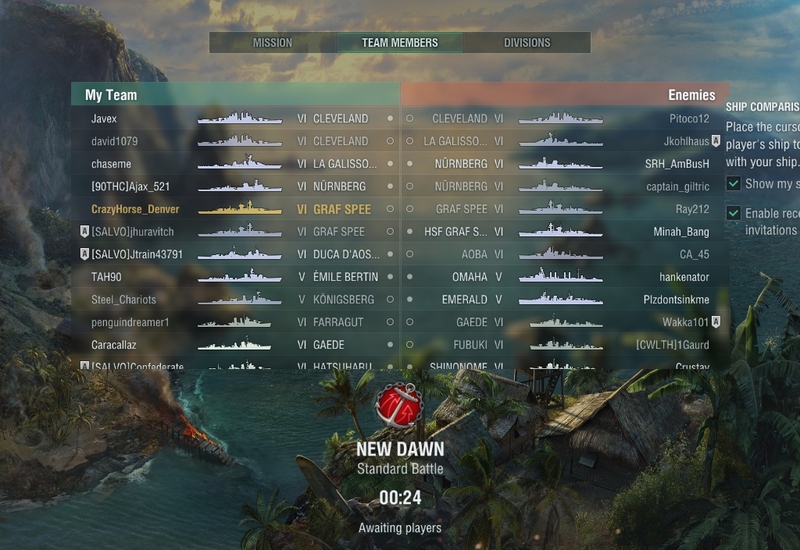Toggle the 'Show my ship' checkbox

pyautogui.click(x=734, y=184)
